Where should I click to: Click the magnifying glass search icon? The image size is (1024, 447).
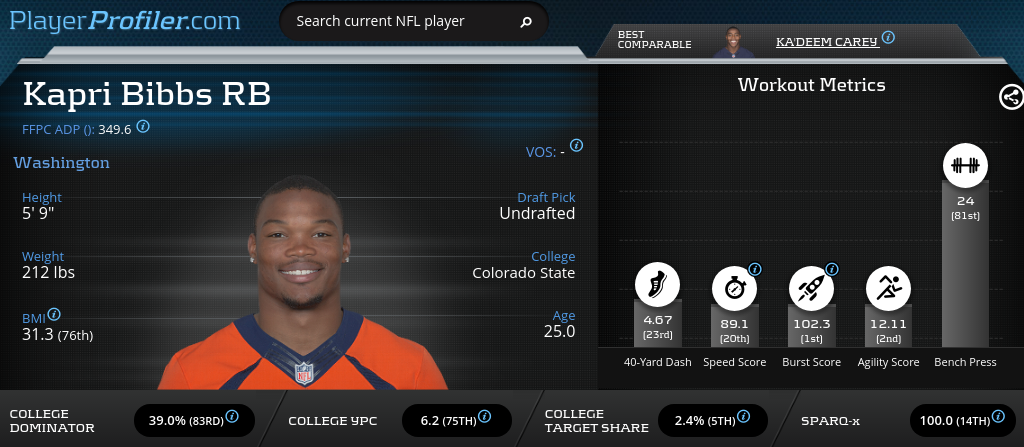point(526,21)
